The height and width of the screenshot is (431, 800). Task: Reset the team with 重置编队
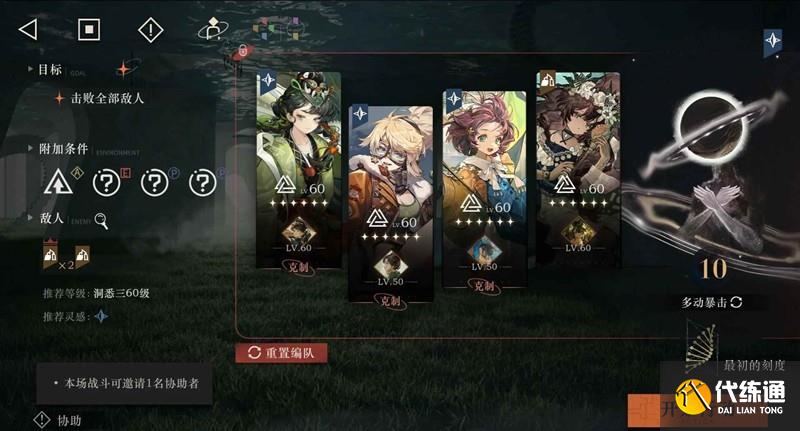pos(281,352)
